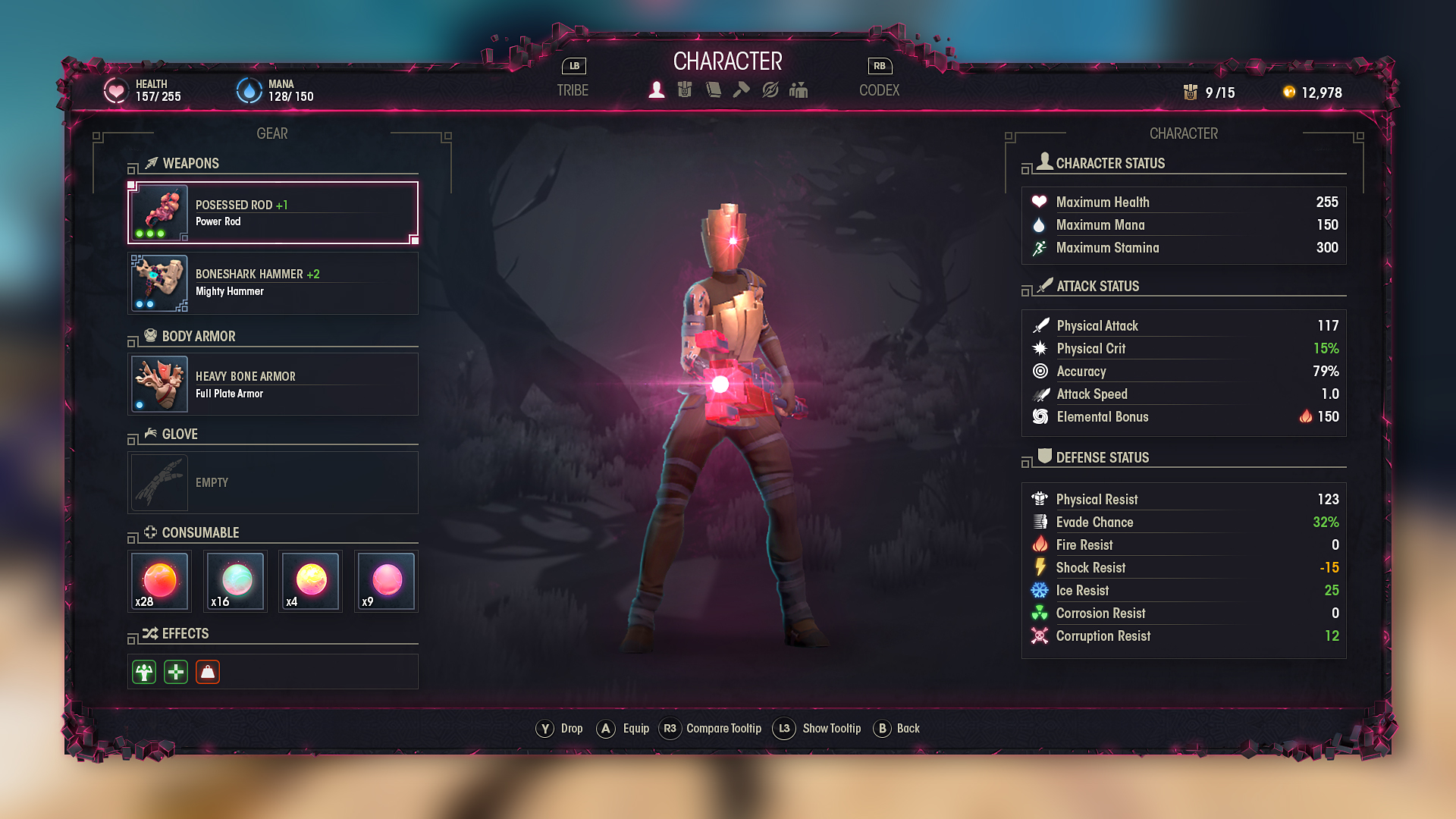Select the character silhouette tab
Image resolution: width=1456 pixels, height=819 pixels.
click(x=657, y=90)
